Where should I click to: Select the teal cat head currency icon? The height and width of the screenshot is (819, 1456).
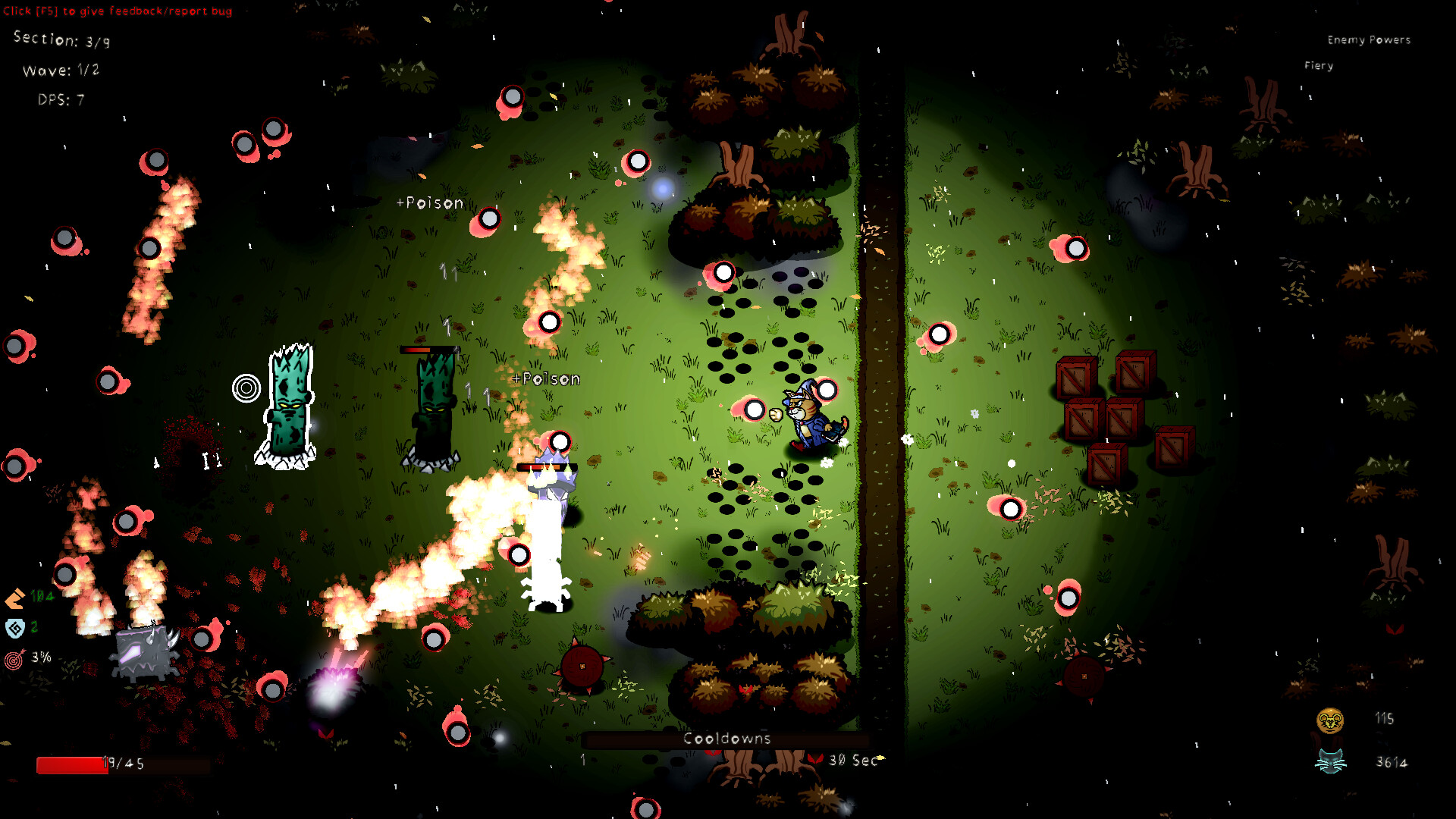[x=1330, y=761]
